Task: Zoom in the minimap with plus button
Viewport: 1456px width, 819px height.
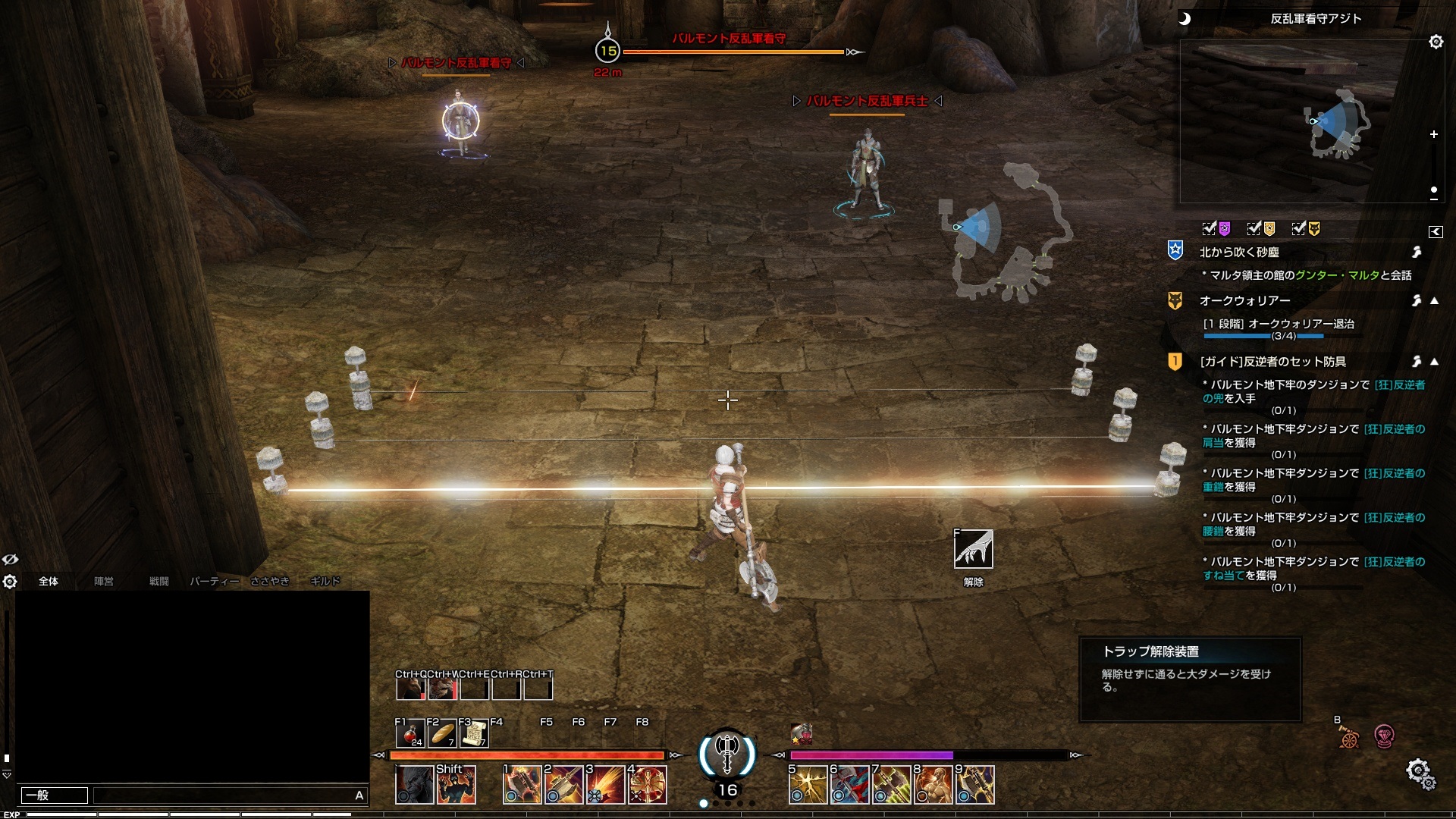Action: tap(1433, 134)
